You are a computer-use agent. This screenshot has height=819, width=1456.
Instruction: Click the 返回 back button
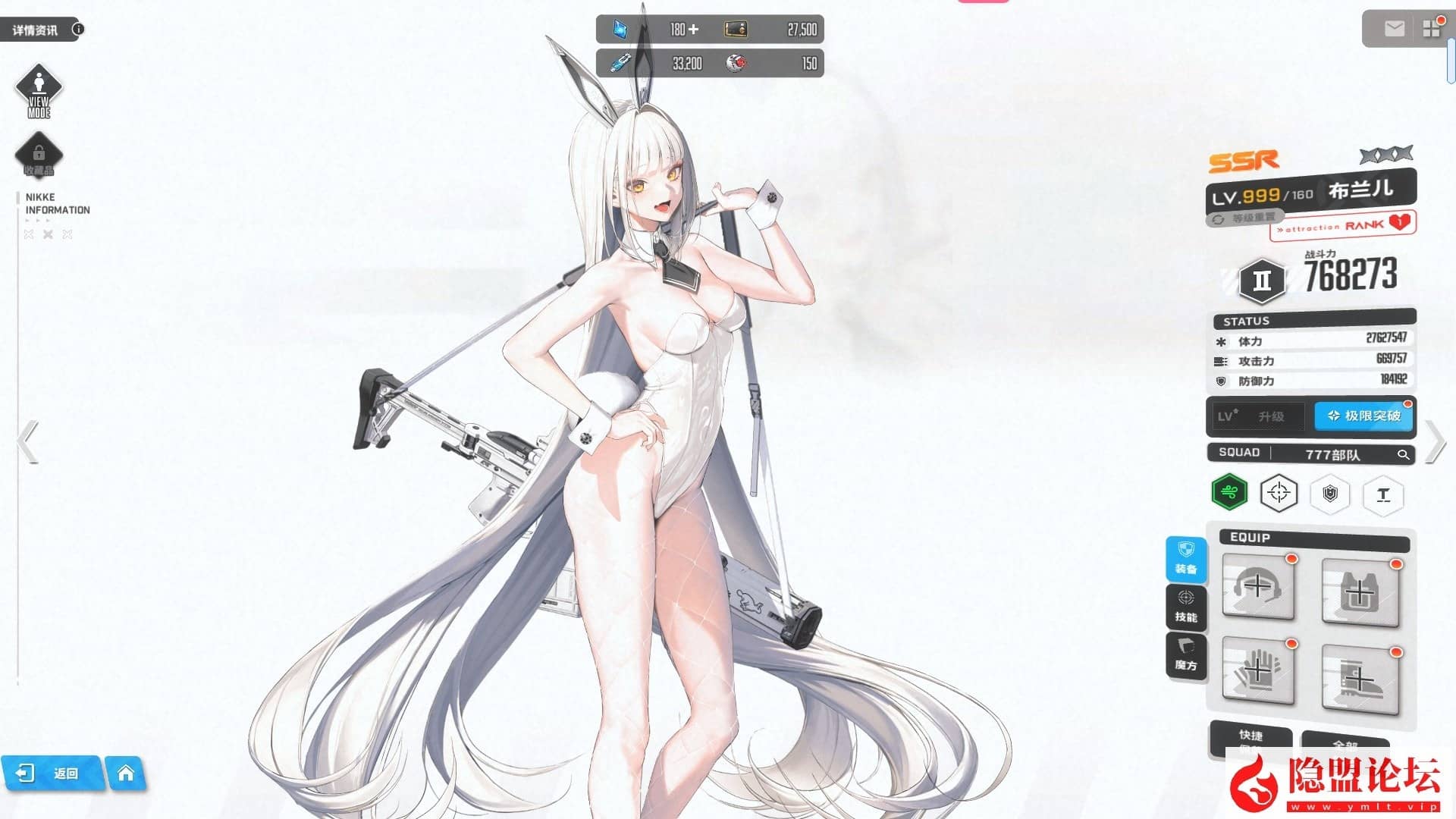pyautogui.click(x=53, y=773)
